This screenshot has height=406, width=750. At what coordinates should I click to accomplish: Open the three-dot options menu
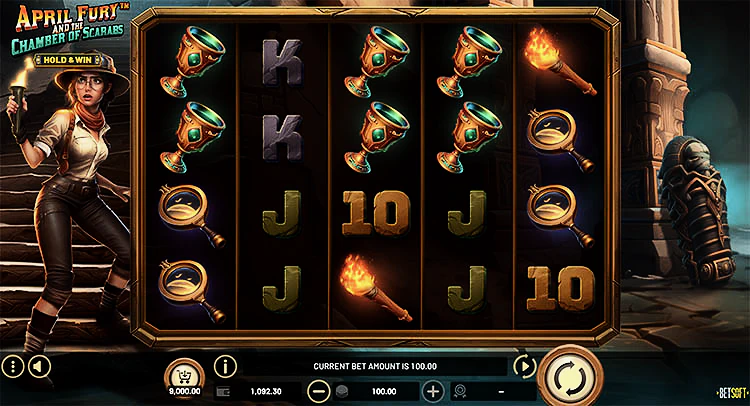13,366
